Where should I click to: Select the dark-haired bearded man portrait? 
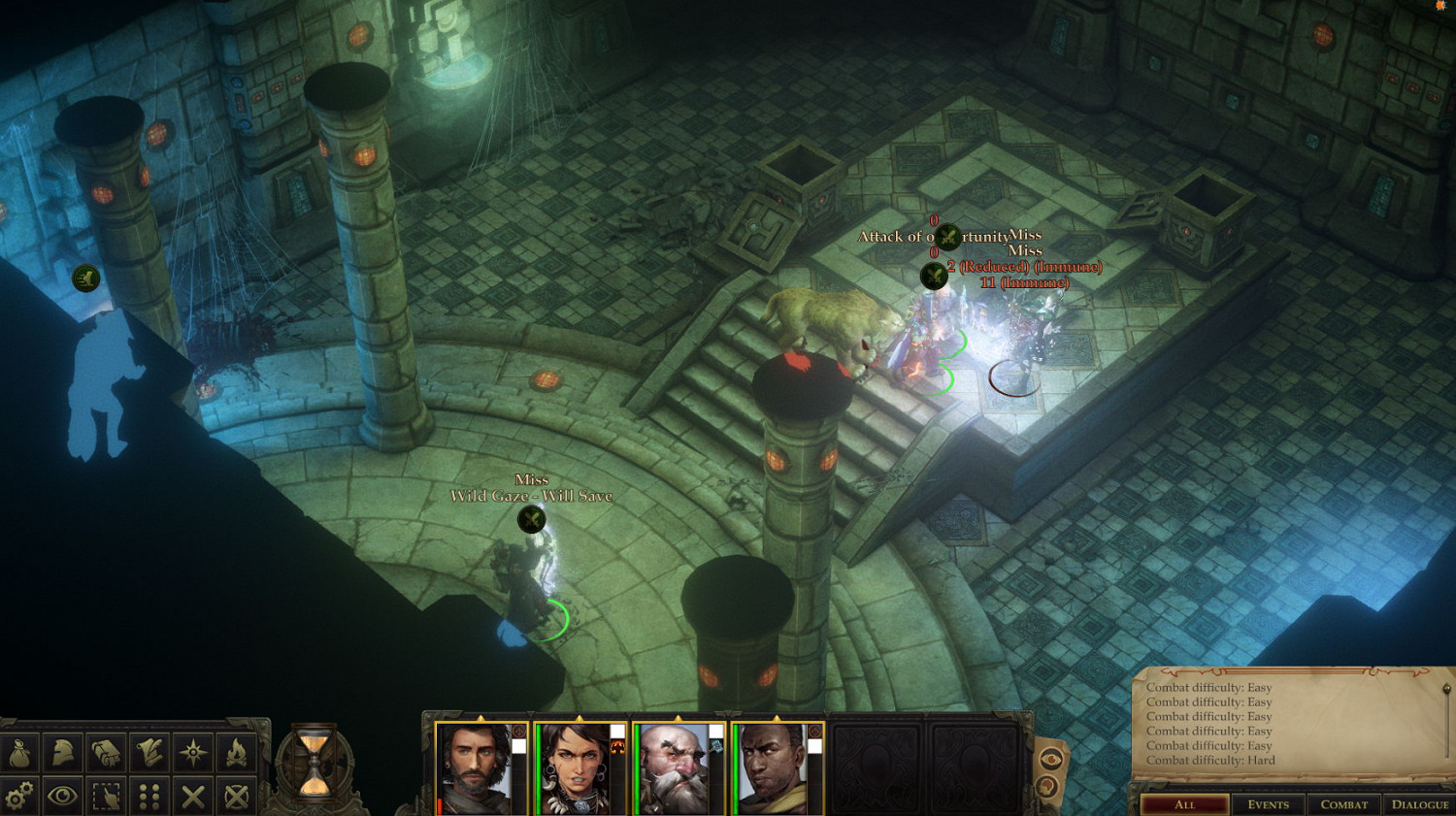pos(477,768)
